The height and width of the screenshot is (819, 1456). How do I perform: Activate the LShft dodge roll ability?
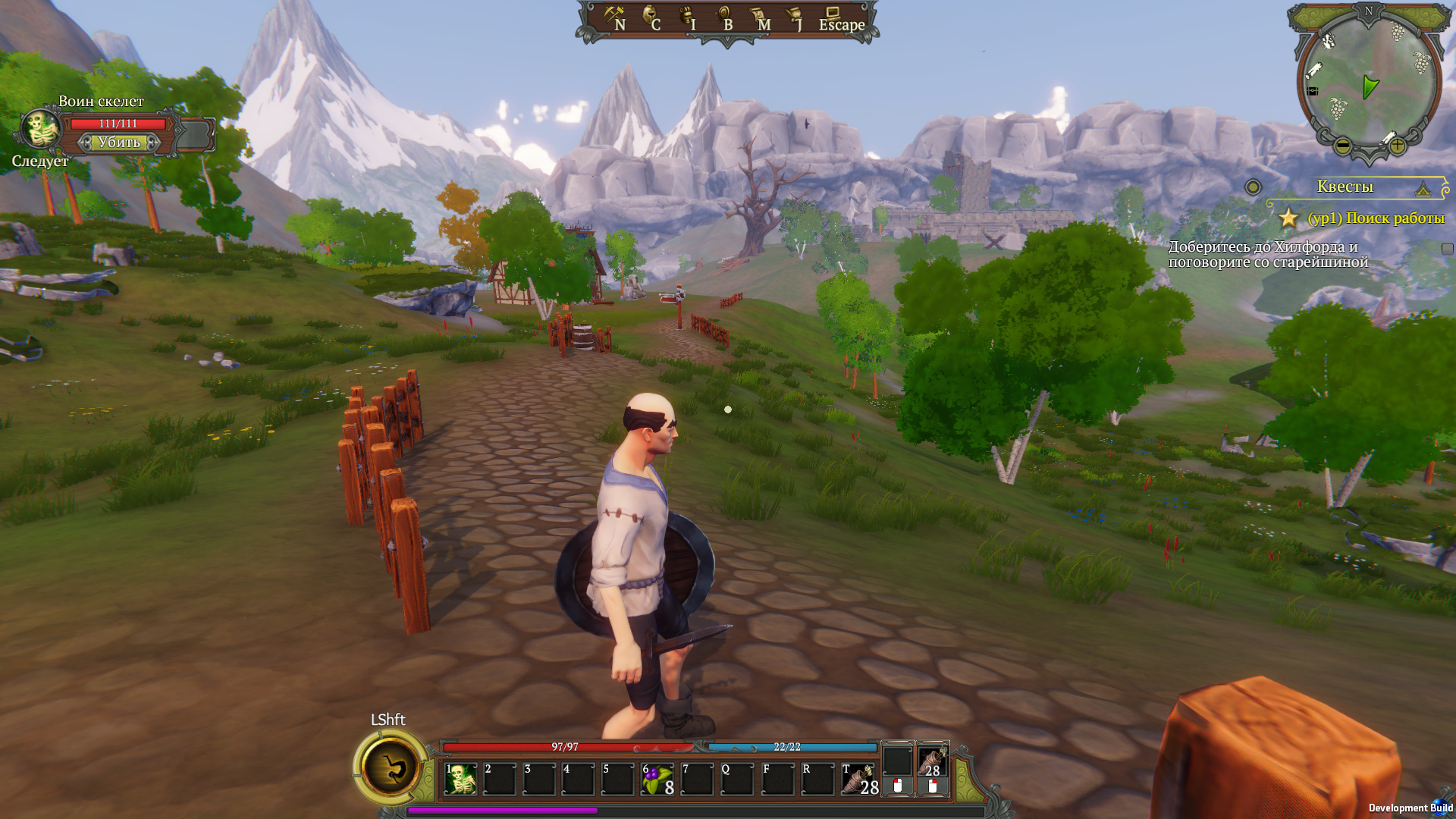click(x=392, y=767)
